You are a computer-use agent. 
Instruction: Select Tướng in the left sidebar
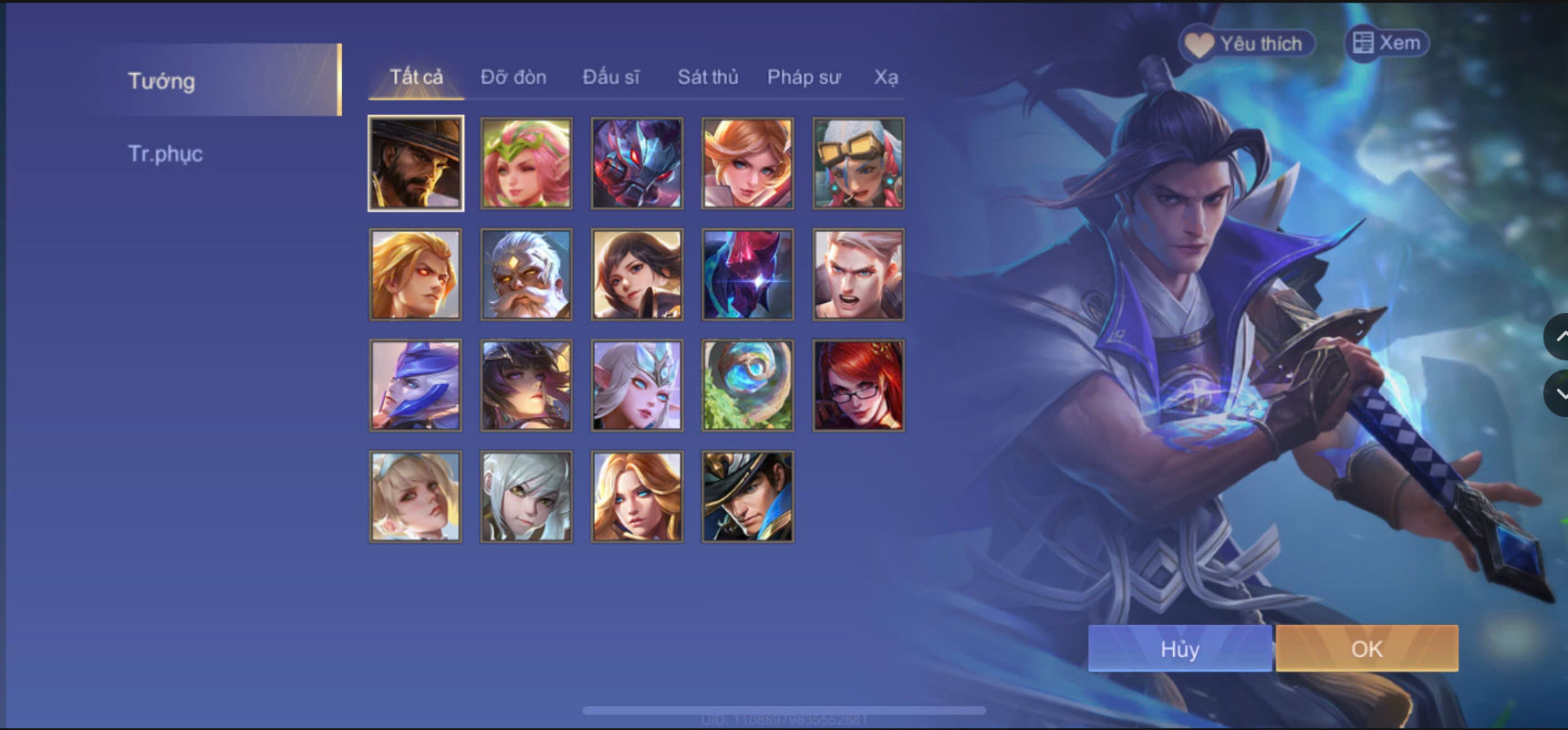tap(161, 81)
